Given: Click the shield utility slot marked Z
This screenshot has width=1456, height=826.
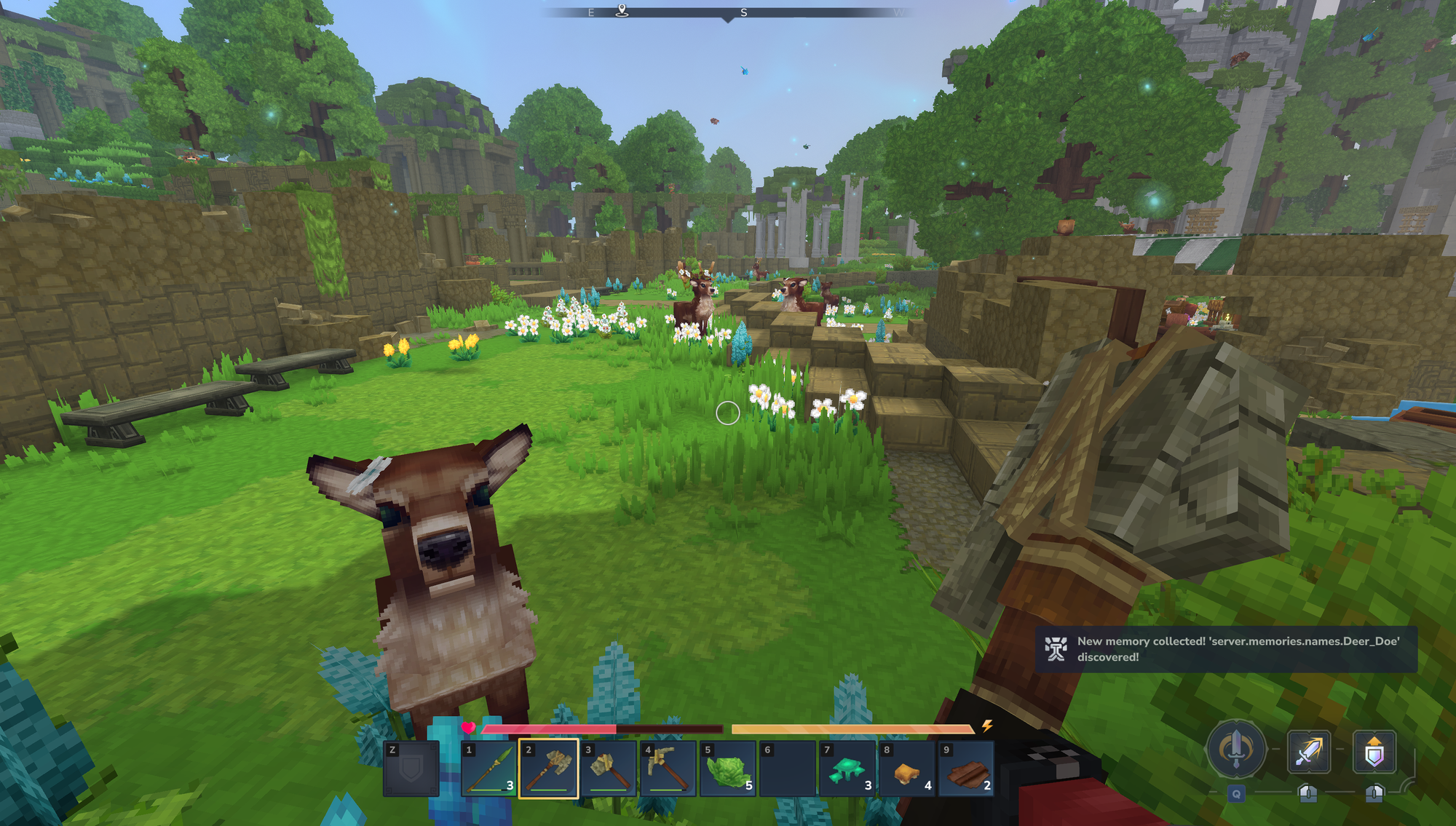Looking at the screenshot, I should 411,769.
